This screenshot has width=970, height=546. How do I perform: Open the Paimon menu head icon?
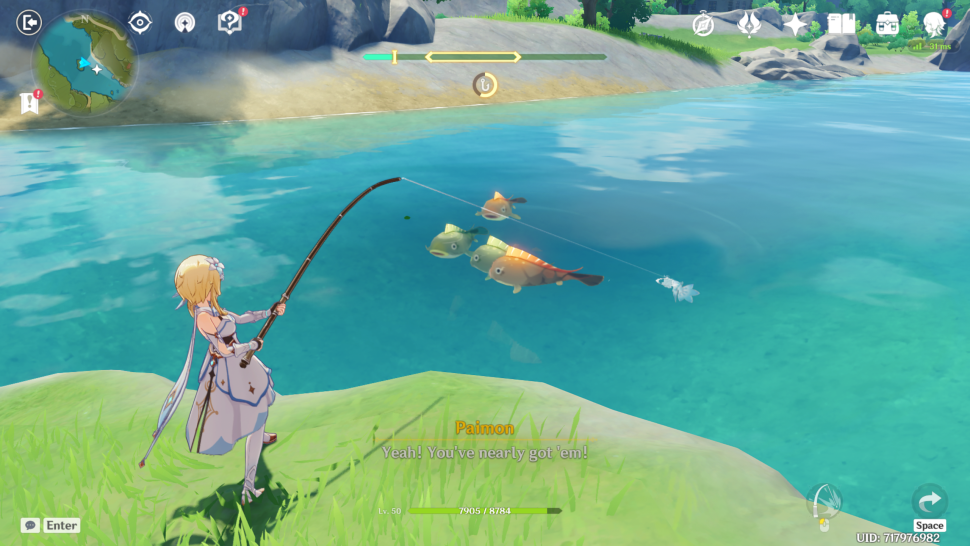(x=934, y=24)
